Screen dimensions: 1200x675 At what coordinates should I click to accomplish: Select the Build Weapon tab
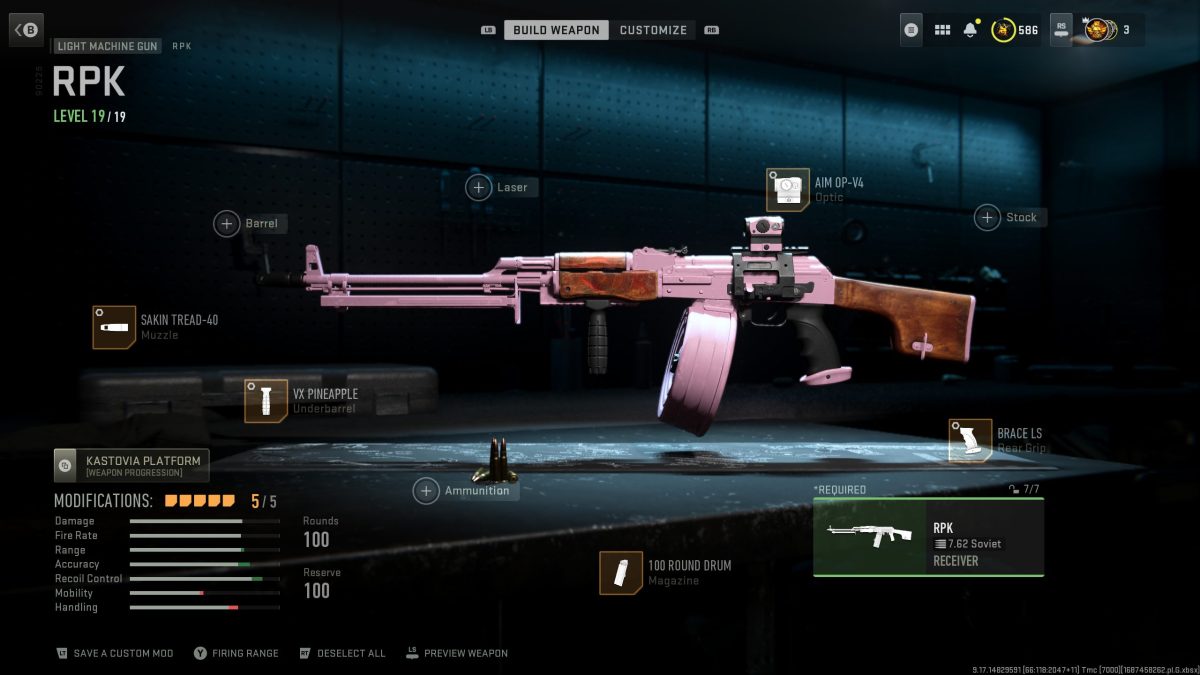(x=556, y=30)
